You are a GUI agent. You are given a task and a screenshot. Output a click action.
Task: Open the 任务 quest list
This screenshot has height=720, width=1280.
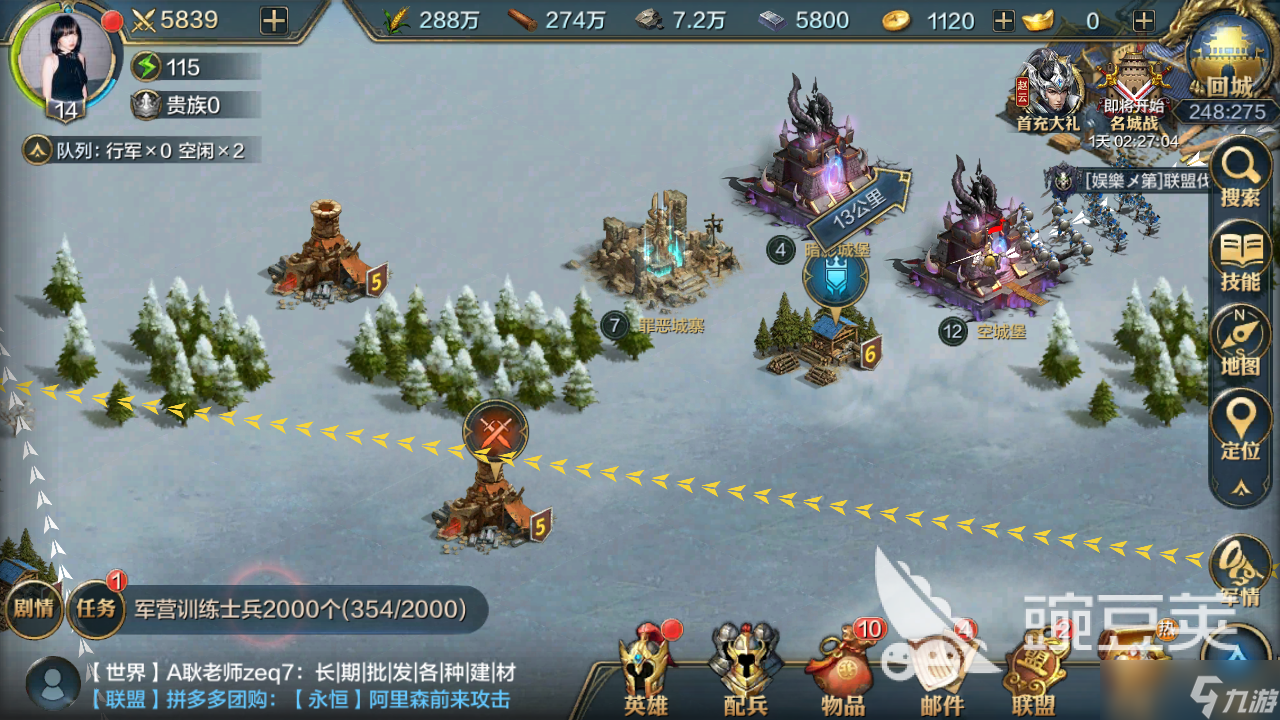[x=97, y=607]
